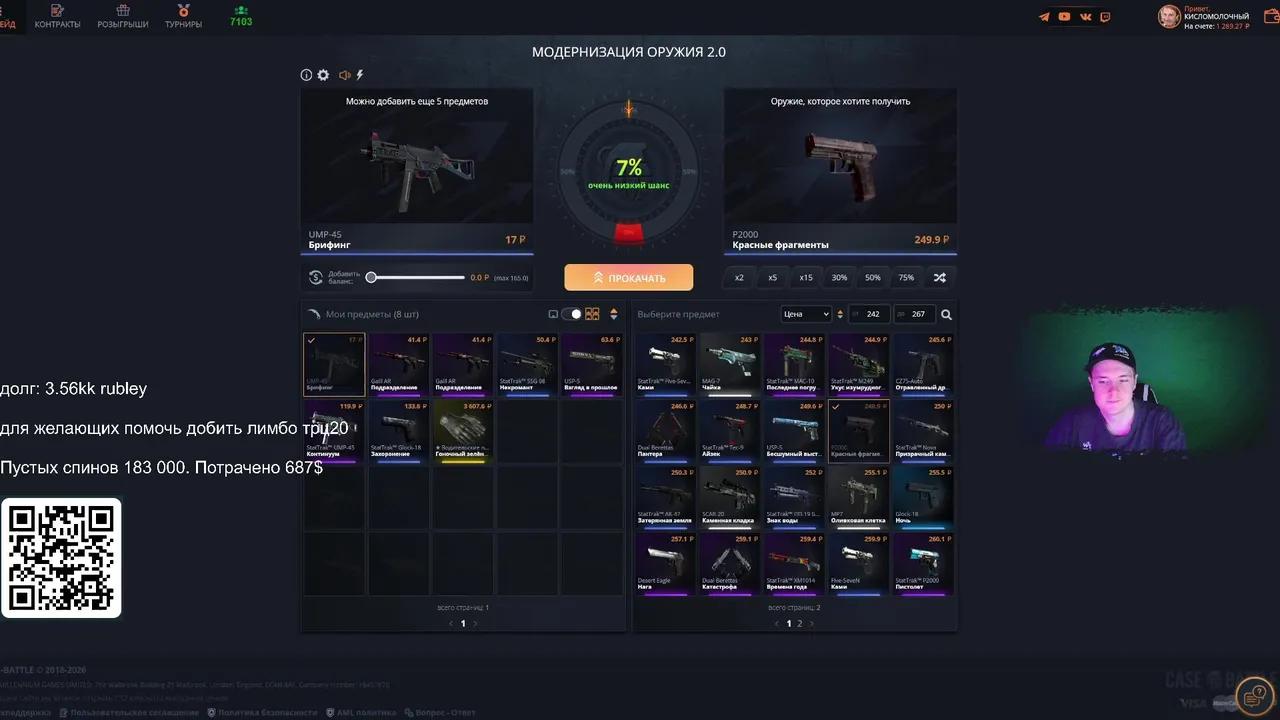Viewport: 1280px width, 720px height.
Task: Click the shuffle icon next to the percent presets
Action: coord(940,277)
